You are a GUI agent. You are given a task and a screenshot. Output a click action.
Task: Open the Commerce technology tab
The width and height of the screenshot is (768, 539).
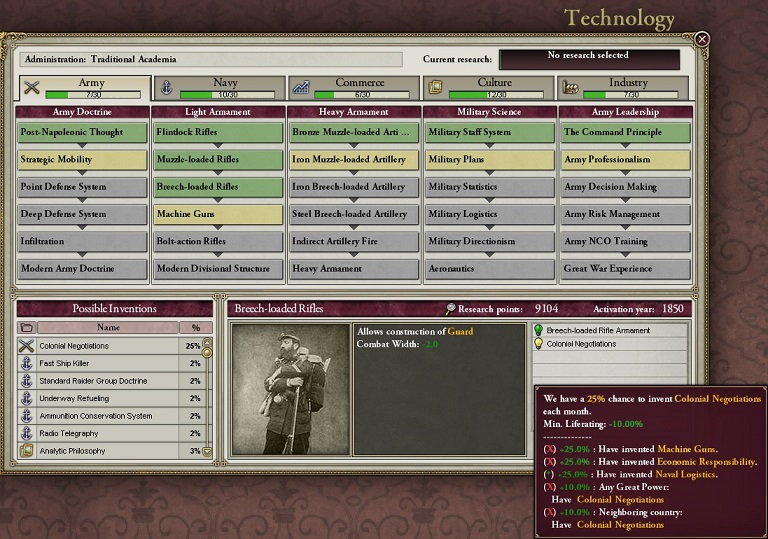pos(354,87)
